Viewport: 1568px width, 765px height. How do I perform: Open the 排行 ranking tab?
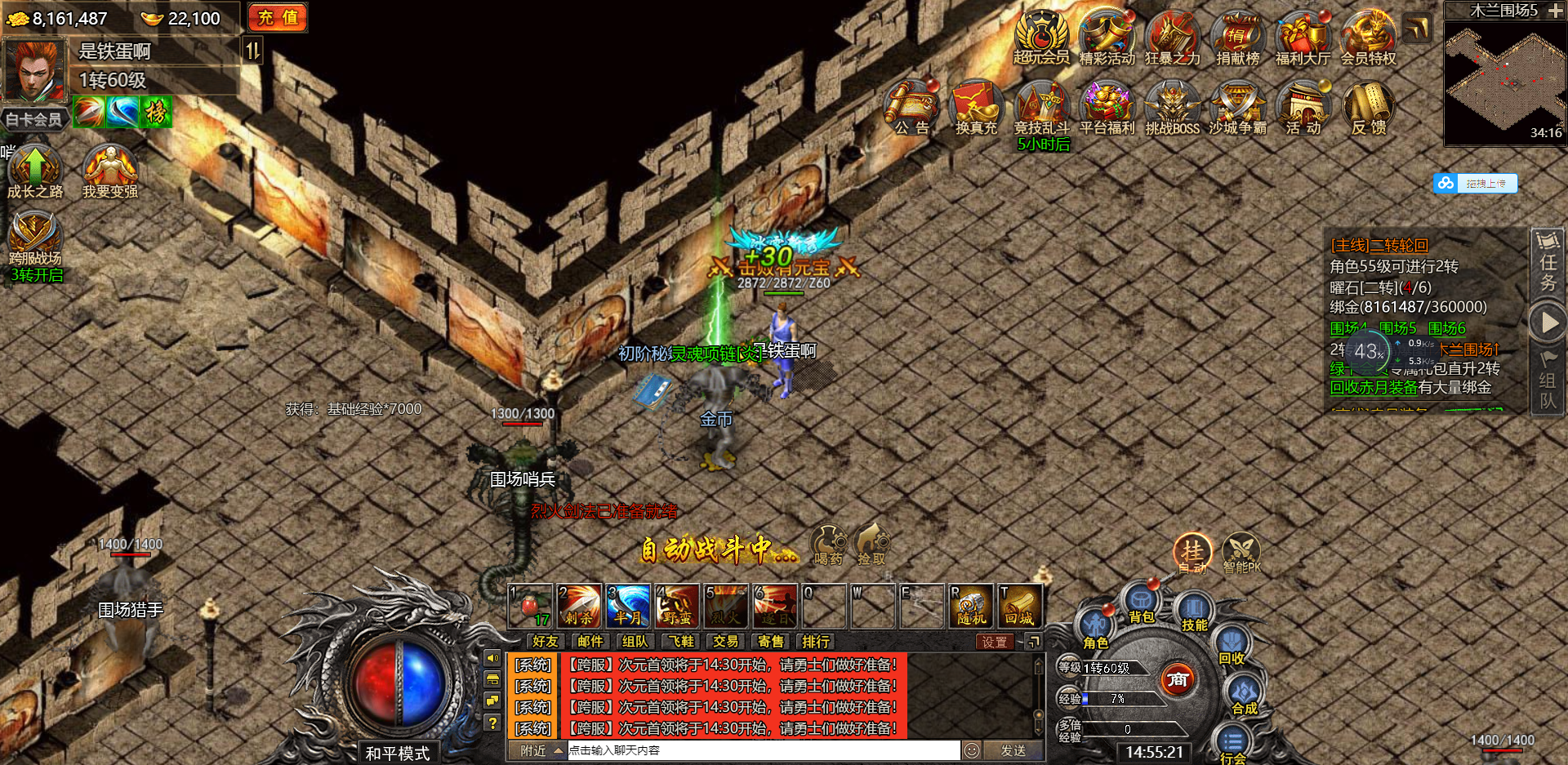(x=815, y=642)
